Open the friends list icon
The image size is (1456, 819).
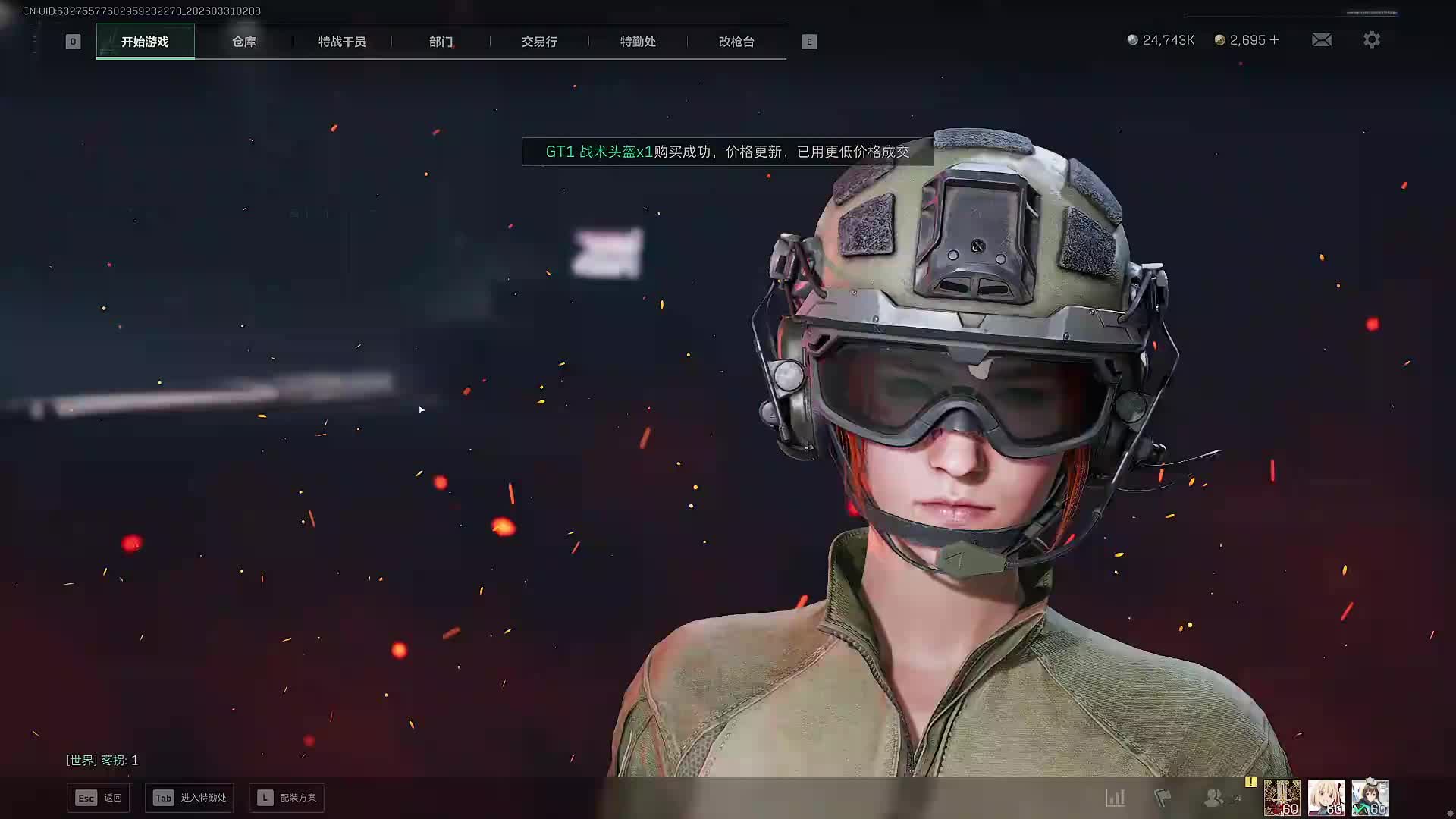(1215, 798)
